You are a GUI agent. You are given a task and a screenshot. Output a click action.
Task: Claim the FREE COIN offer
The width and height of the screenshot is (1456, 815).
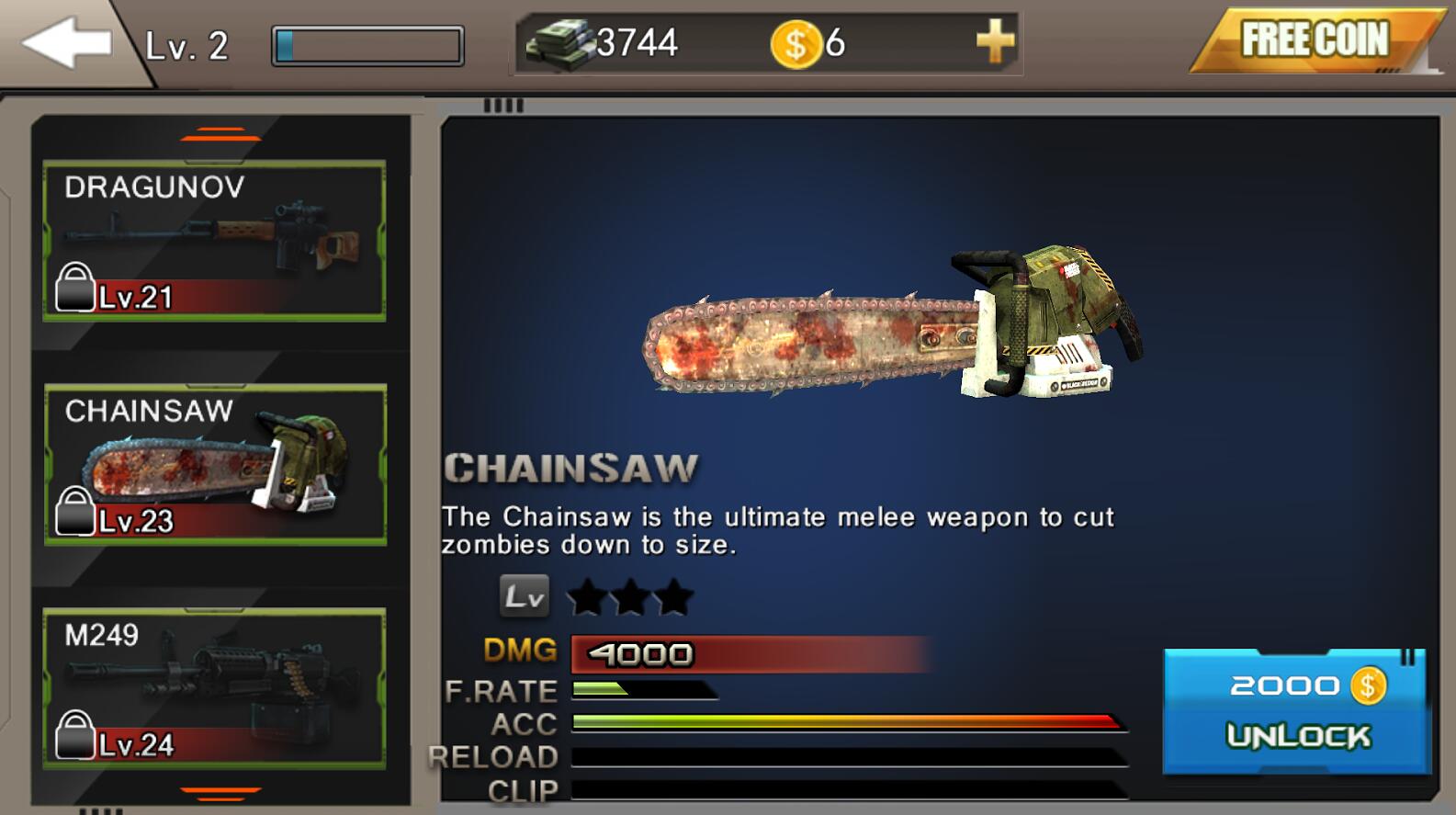pos(1315,40)
